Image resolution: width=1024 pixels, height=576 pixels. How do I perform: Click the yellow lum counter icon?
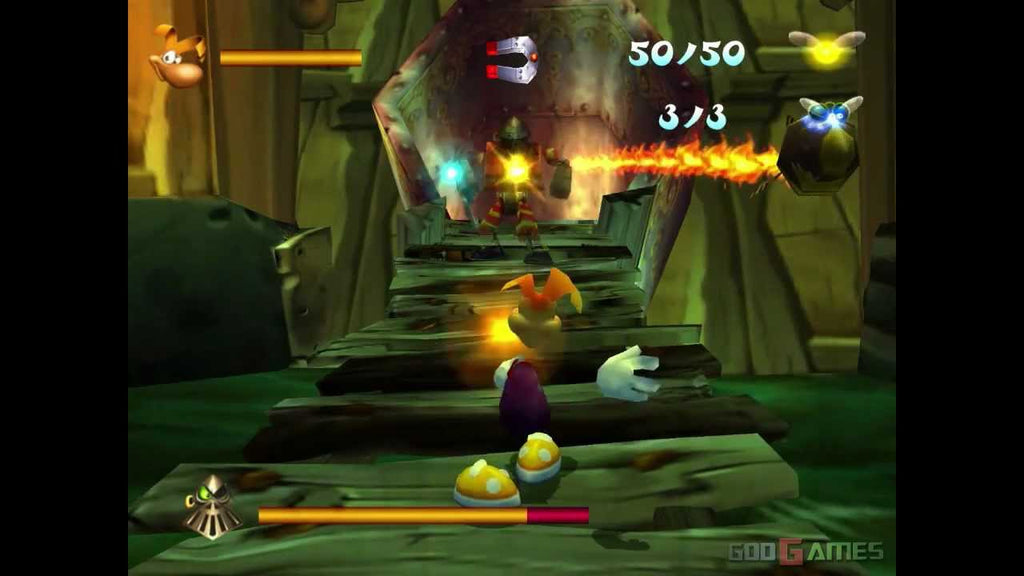[827, 49]
